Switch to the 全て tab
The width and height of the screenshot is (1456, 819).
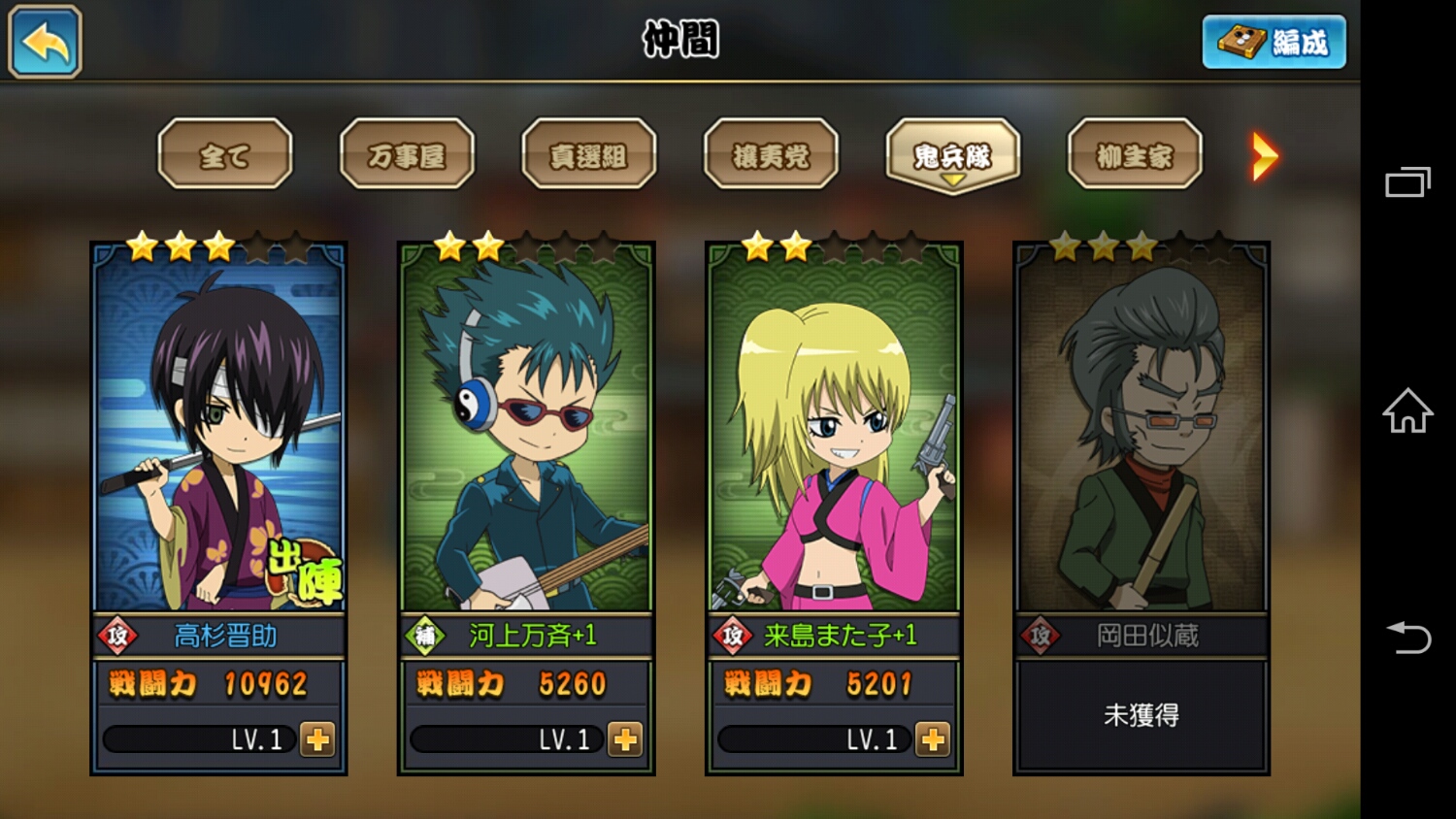click(225, 154)
